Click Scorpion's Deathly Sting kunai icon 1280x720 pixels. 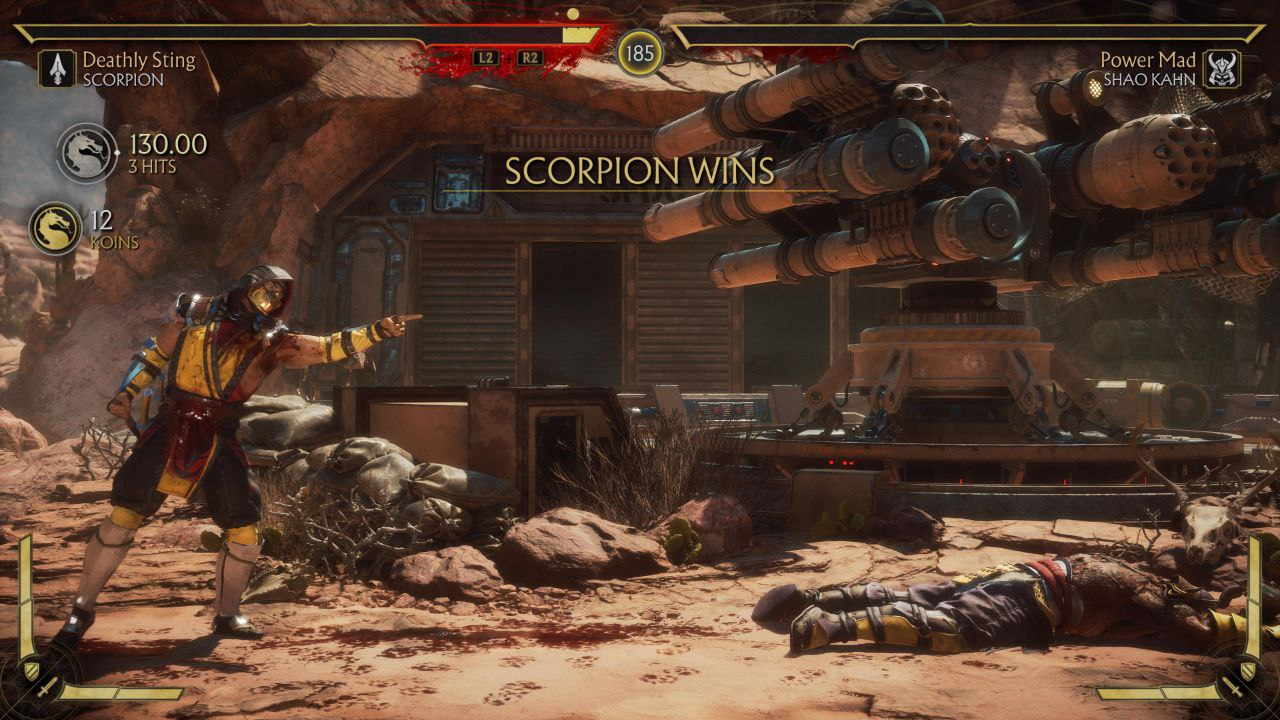[58, 69]
